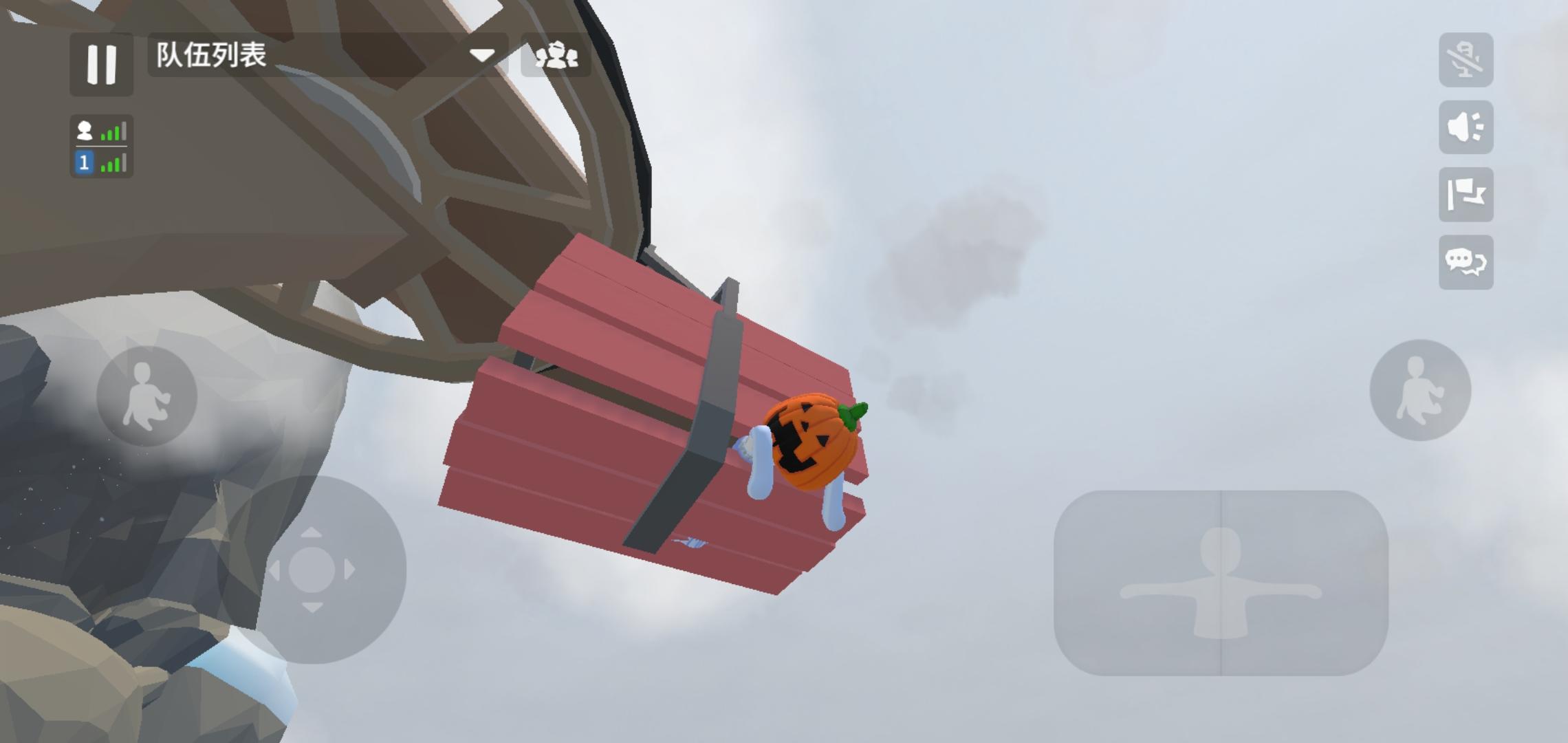Image resolution: width=1568 pixels, height=743 pixels.
Task: Tap the blue player 1 badge
Action: point(83,164)
